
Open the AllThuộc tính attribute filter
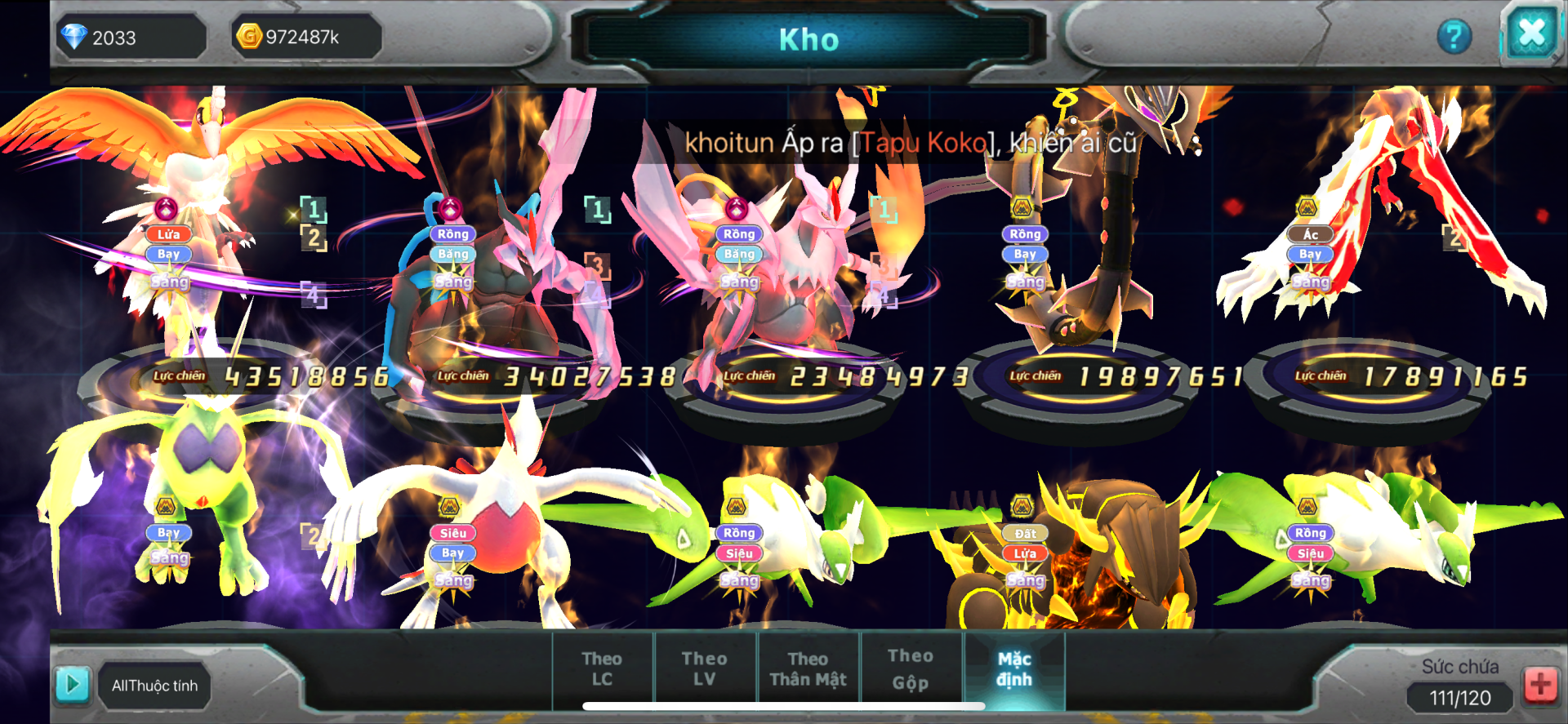coord(155,686)
